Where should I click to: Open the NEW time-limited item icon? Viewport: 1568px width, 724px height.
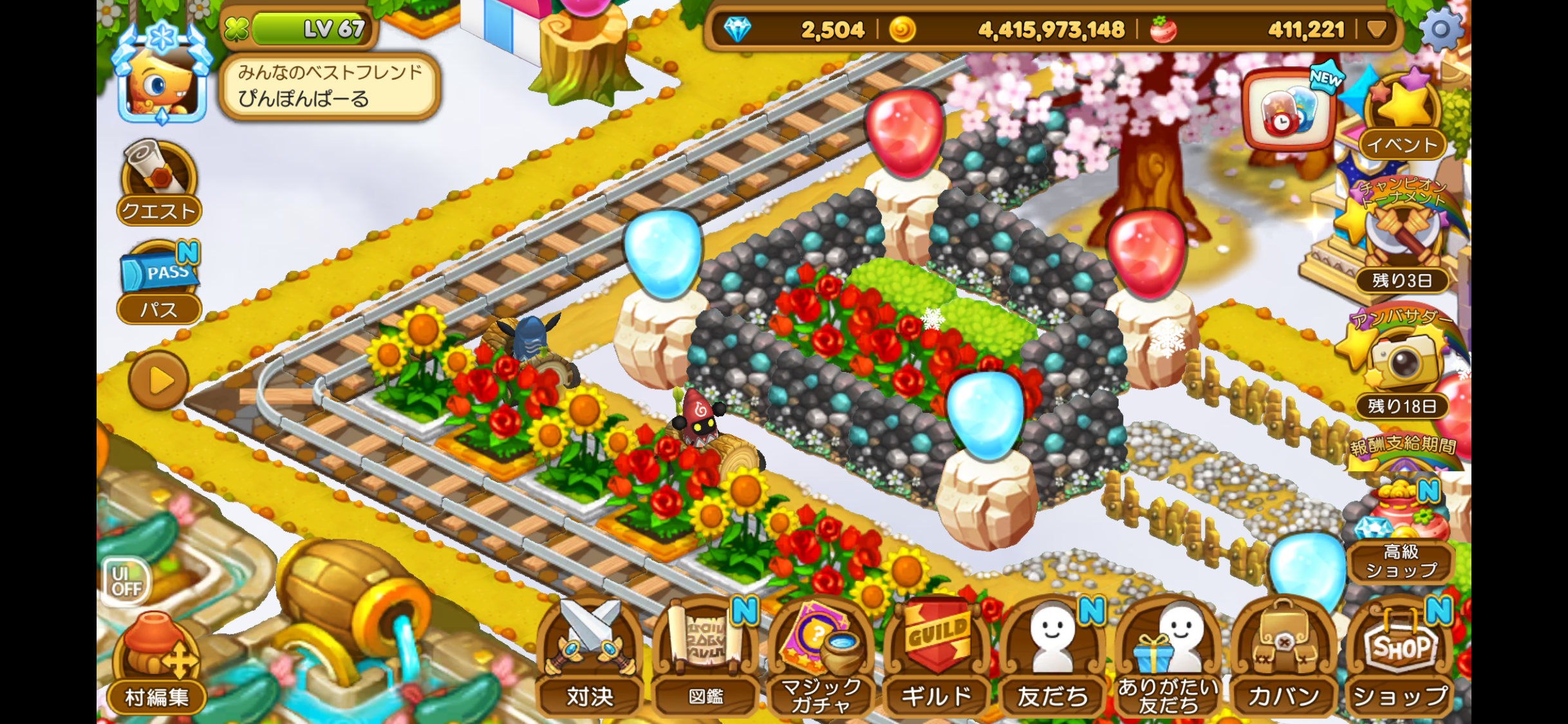1289,111
